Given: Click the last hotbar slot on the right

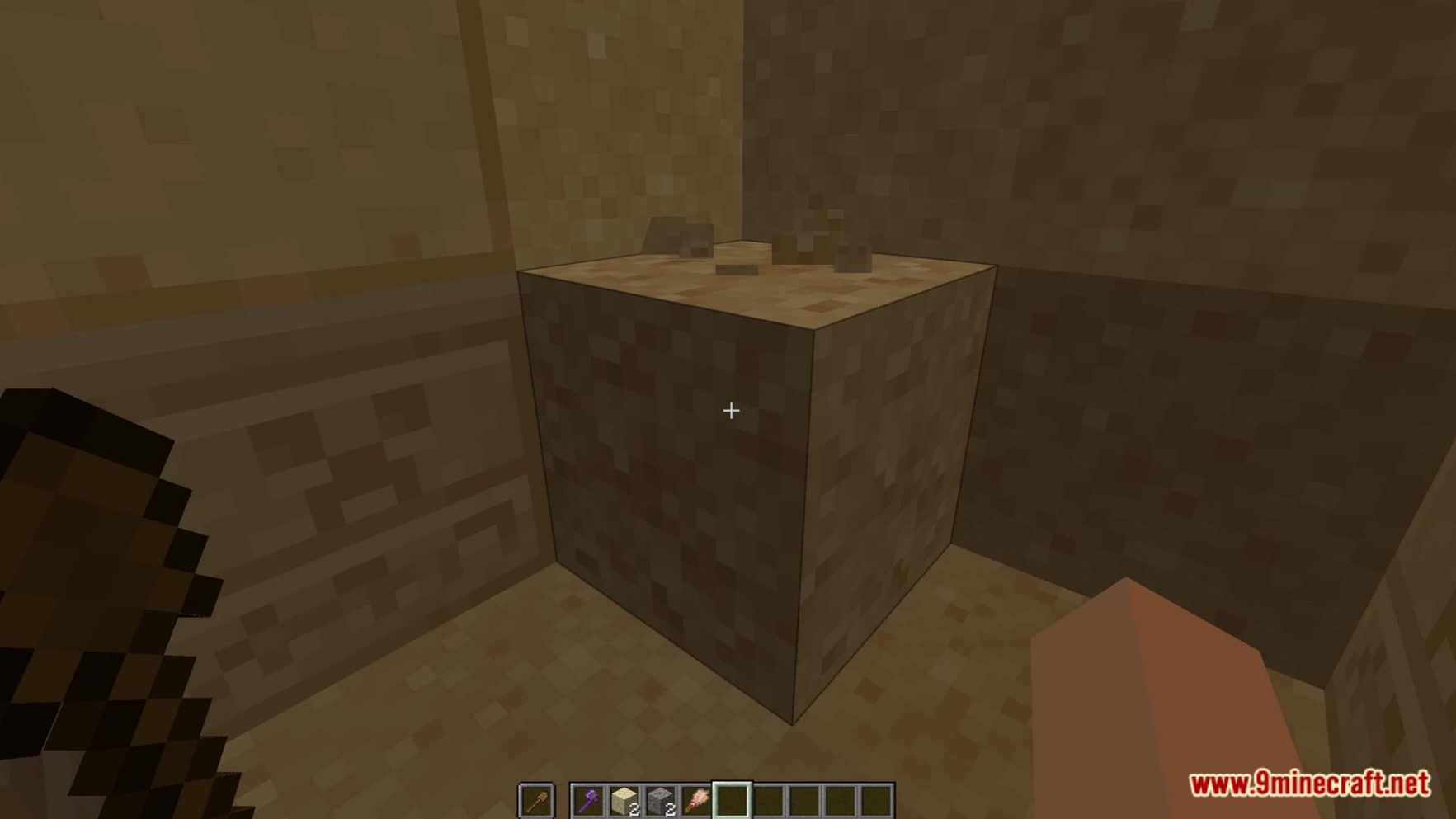Looking at the screenshot, I should pos(878,798).
